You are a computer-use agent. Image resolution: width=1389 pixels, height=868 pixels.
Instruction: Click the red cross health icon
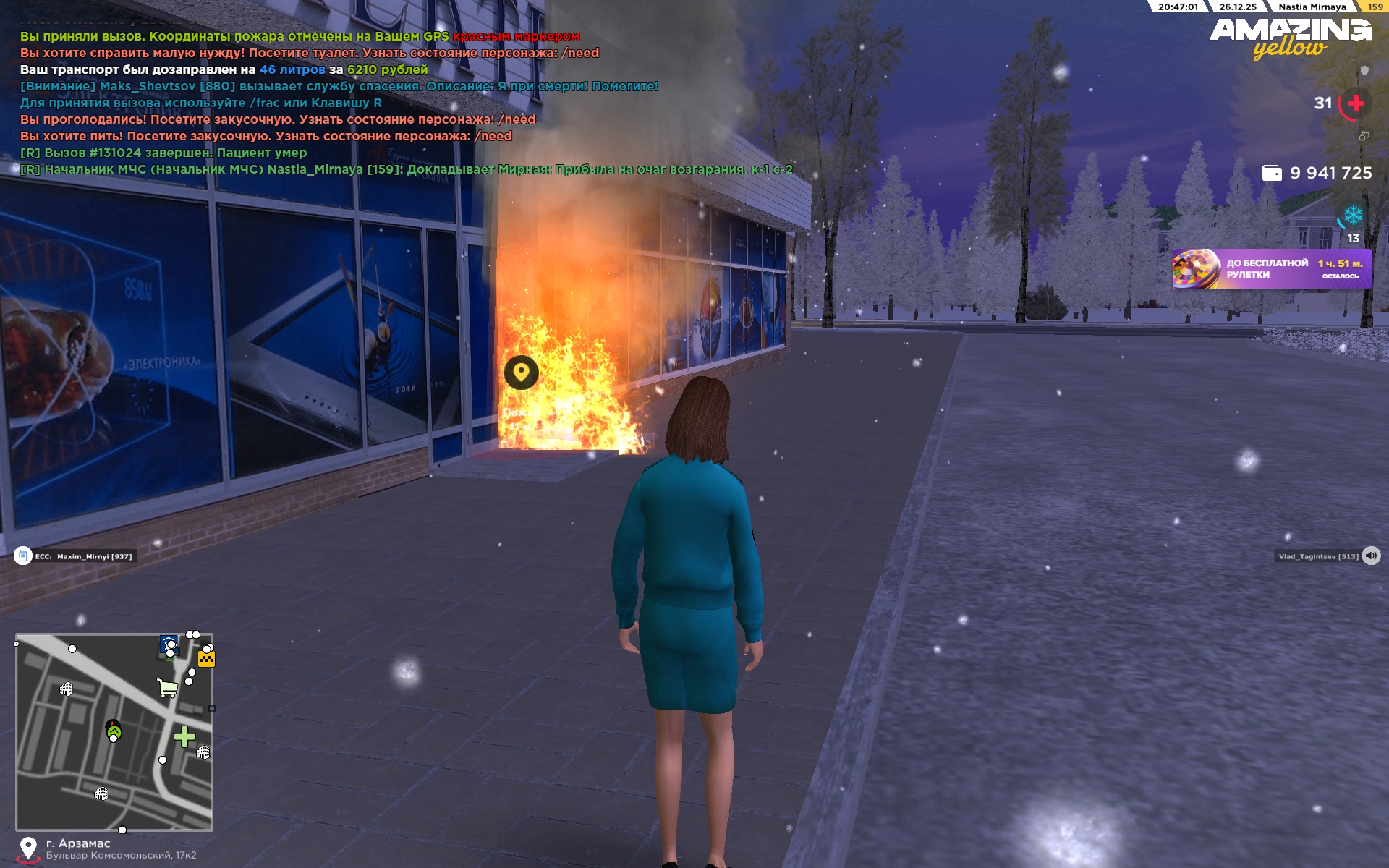coord(1356,103)
